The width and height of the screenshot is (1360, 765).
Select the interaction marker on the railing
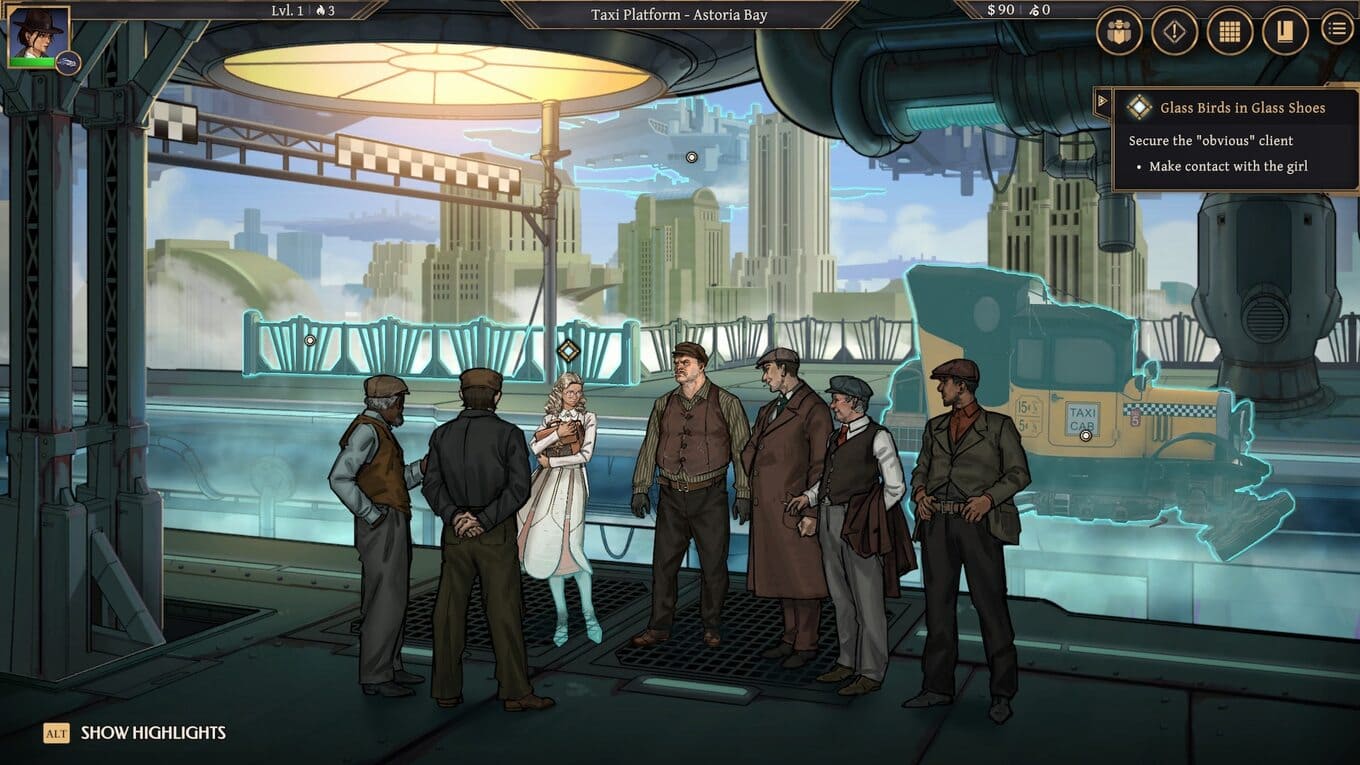310,341
